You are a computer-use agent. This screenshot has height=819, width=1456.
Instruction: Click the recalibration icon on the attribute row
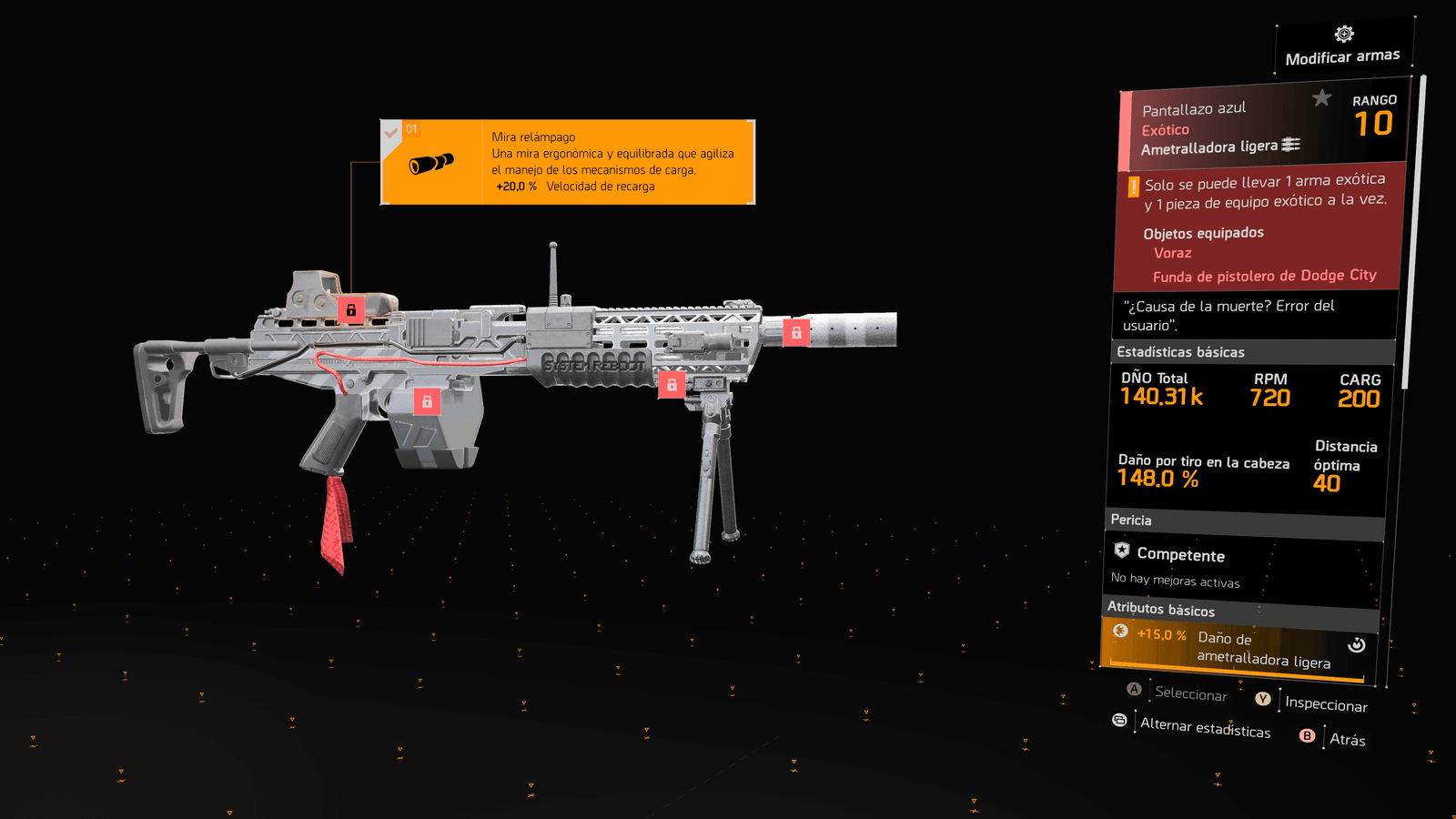1356,645
